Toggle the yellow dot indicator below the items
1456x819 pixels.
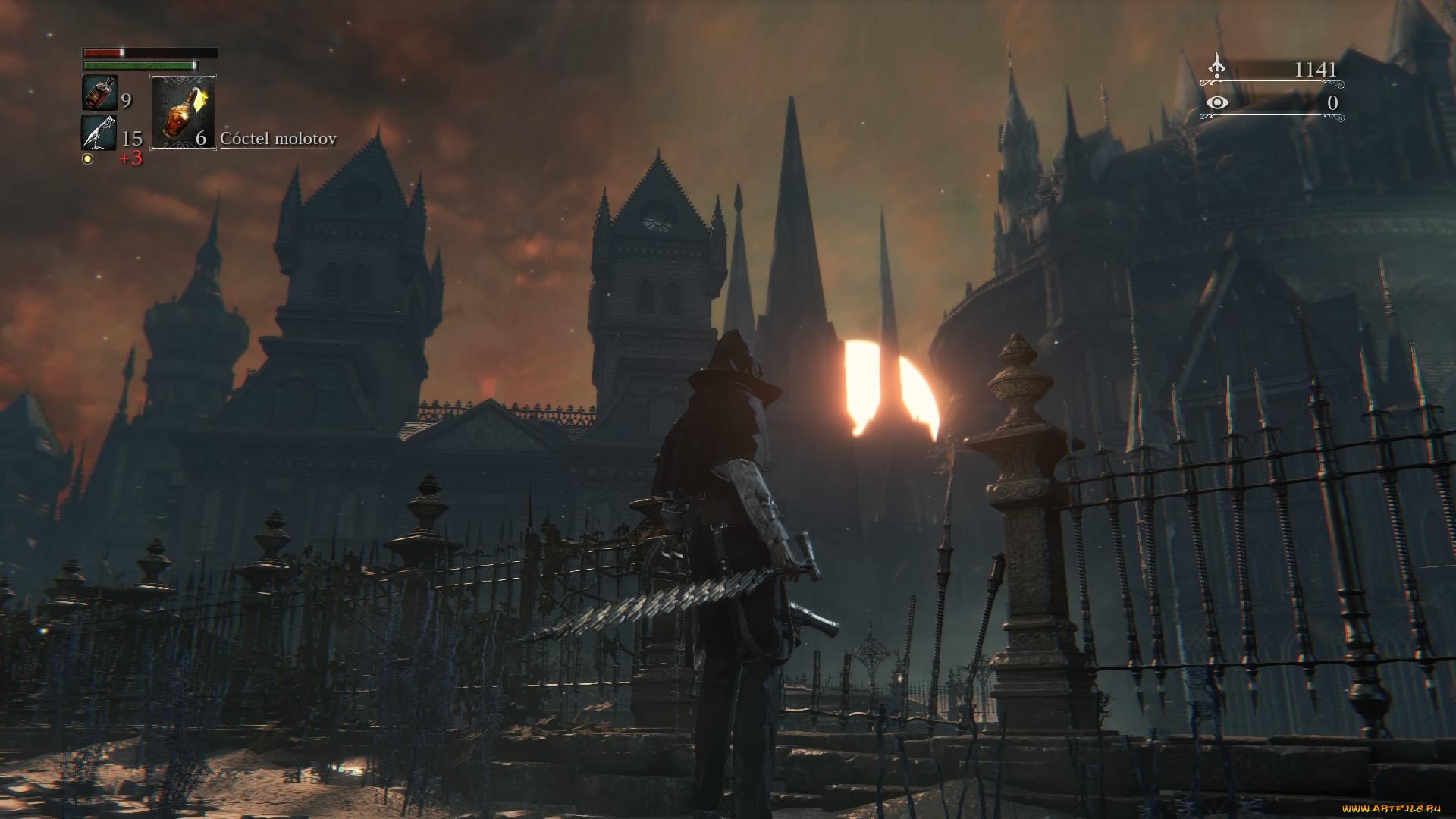(x=88, y=160)
